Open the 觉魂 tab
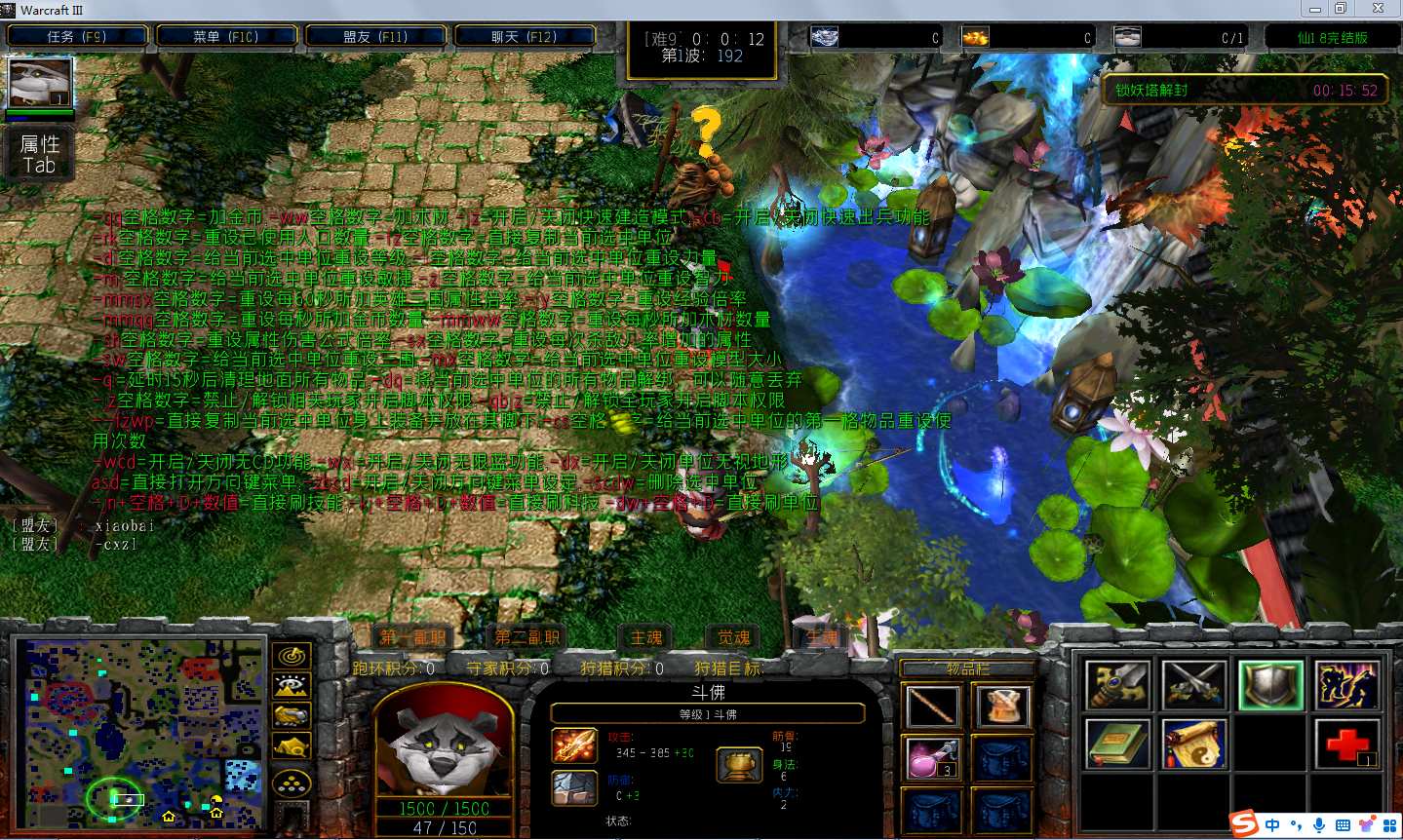This screenshot has height=840, width=1403. [733, 637]
